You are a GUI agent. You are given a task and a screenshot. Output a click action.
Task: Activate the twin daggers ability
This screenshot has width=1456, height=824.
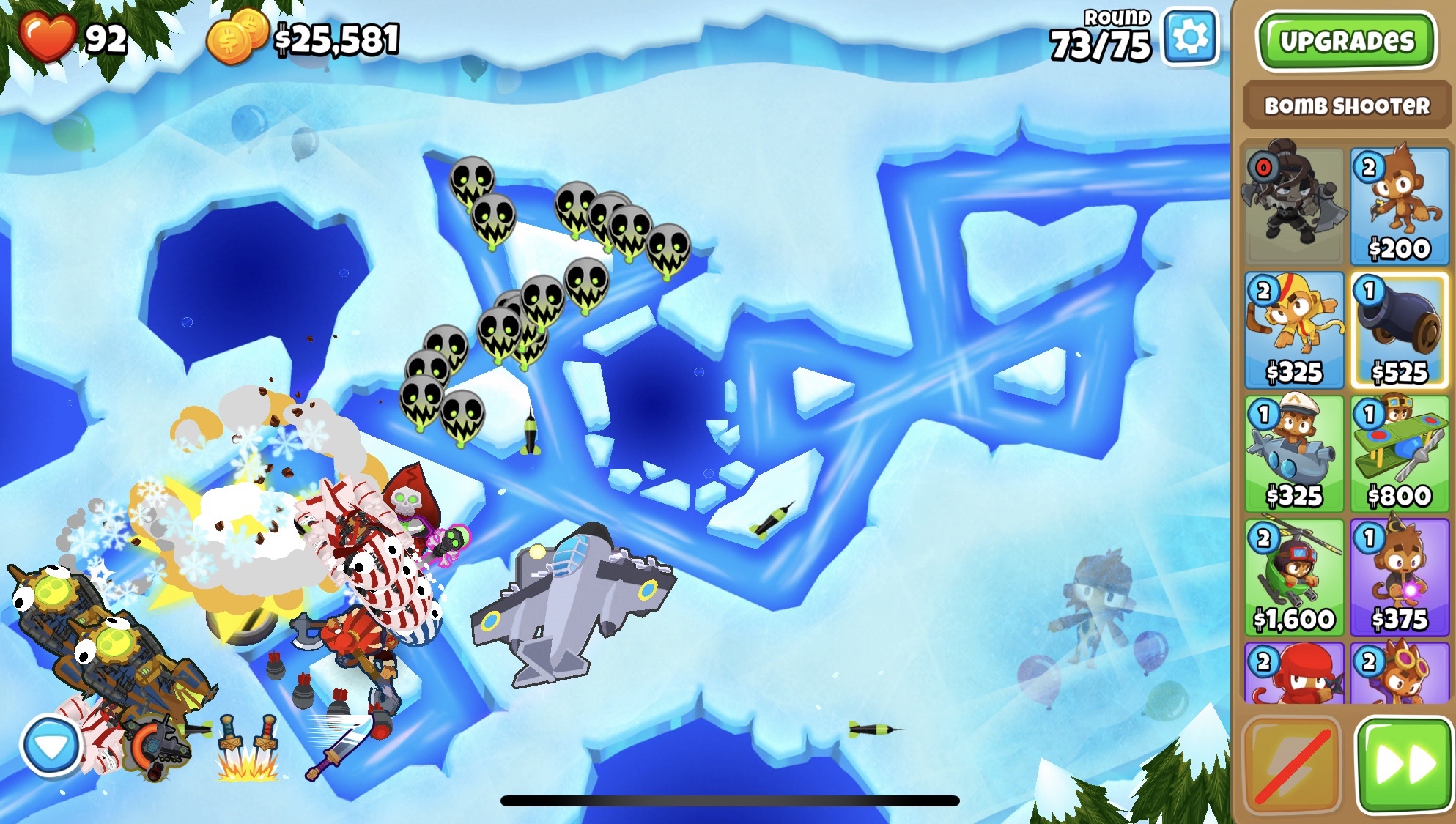(x=247, y=747)
